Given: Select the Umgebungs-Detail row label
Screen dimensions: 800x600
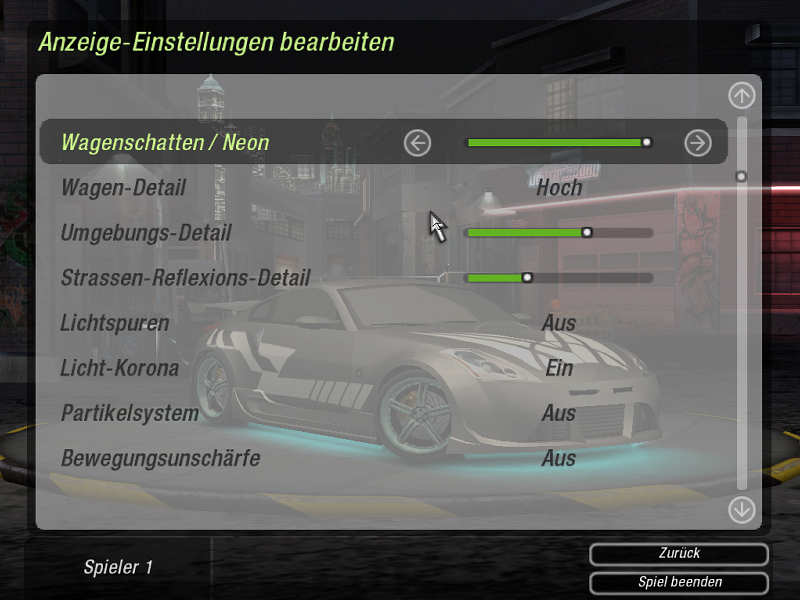Looking at the screenshot, I should pos(146,233).
